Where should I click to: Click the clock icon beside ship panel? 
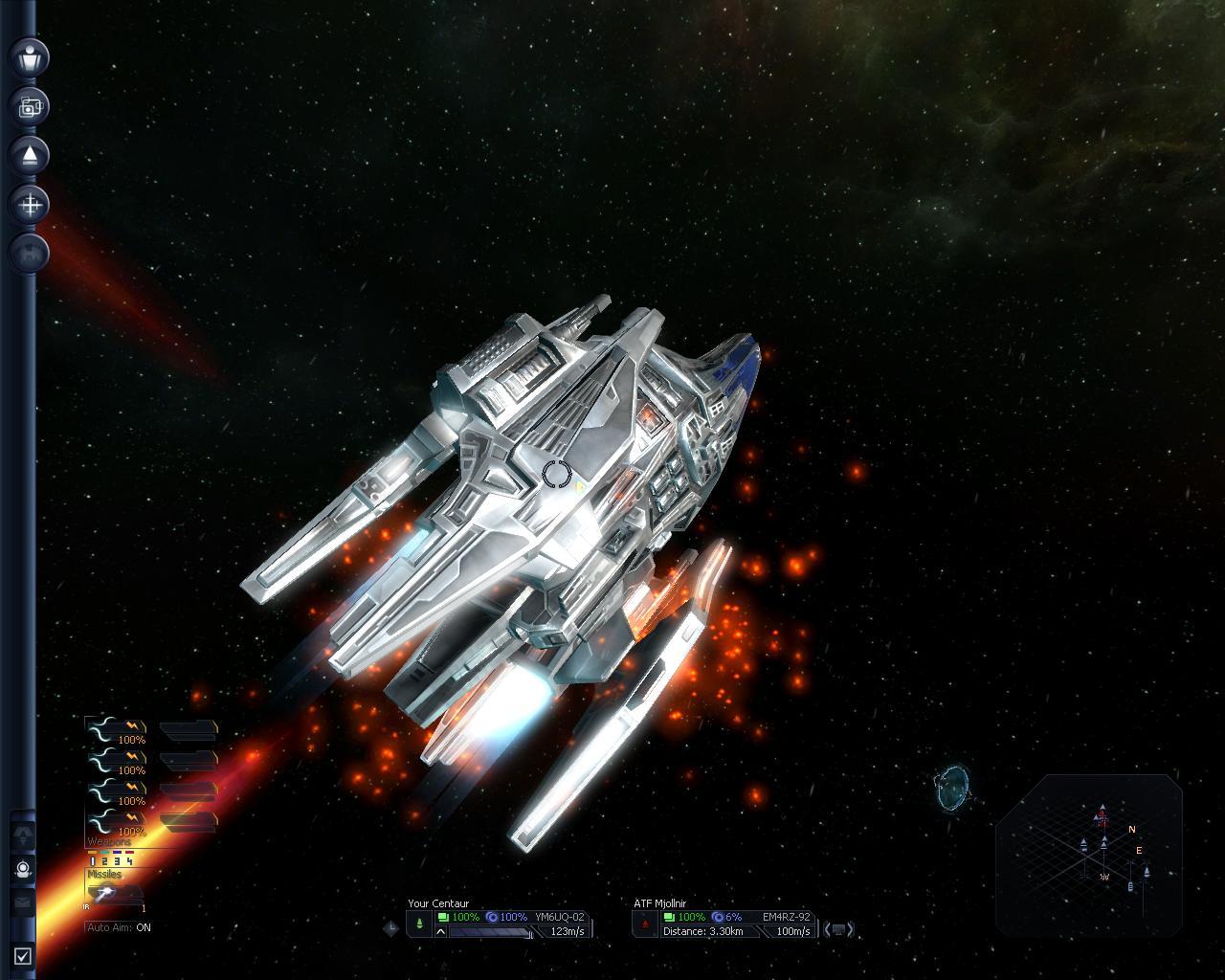391,927
